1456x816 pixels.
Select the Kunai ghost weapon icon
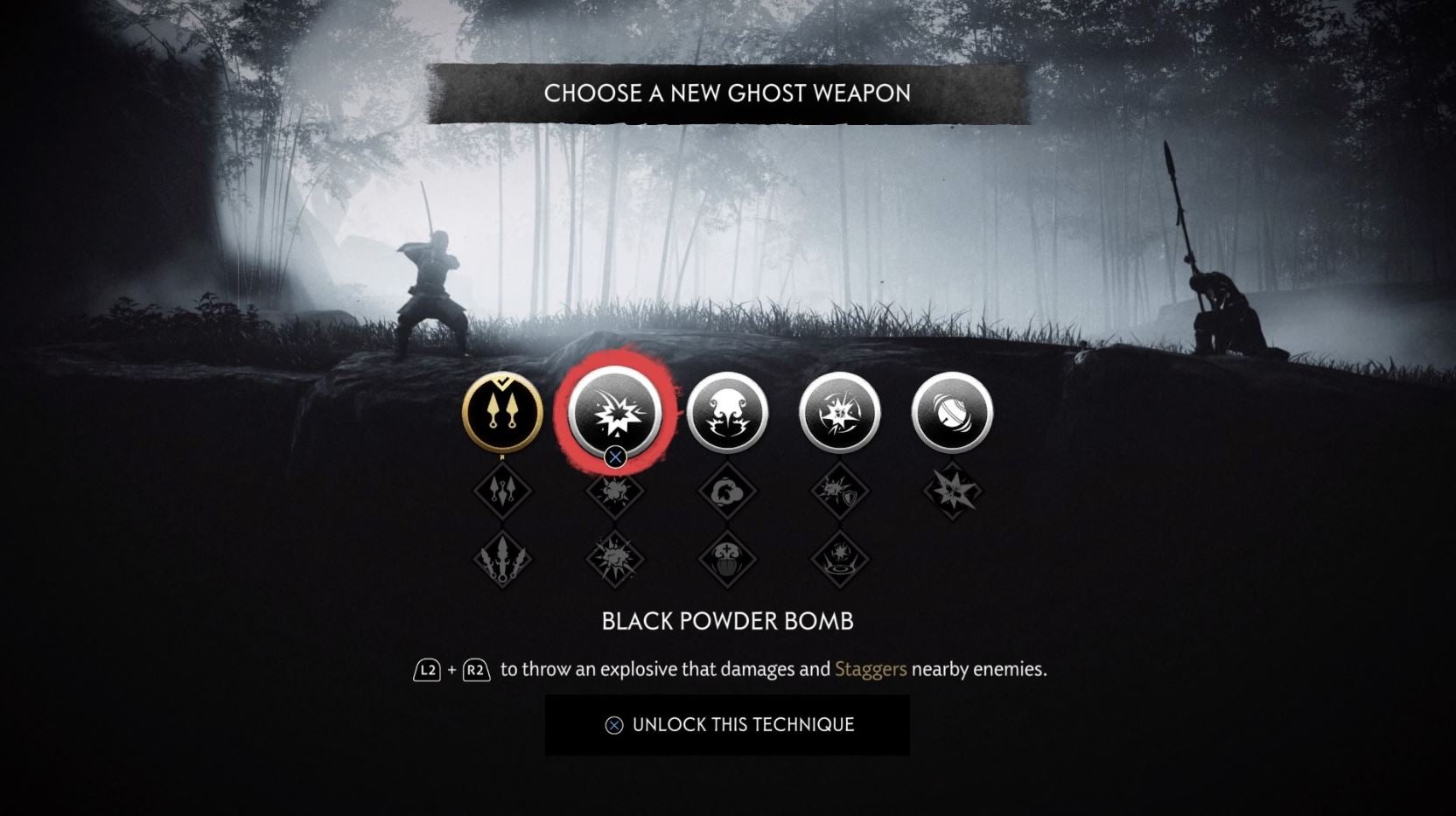point(503,414)
